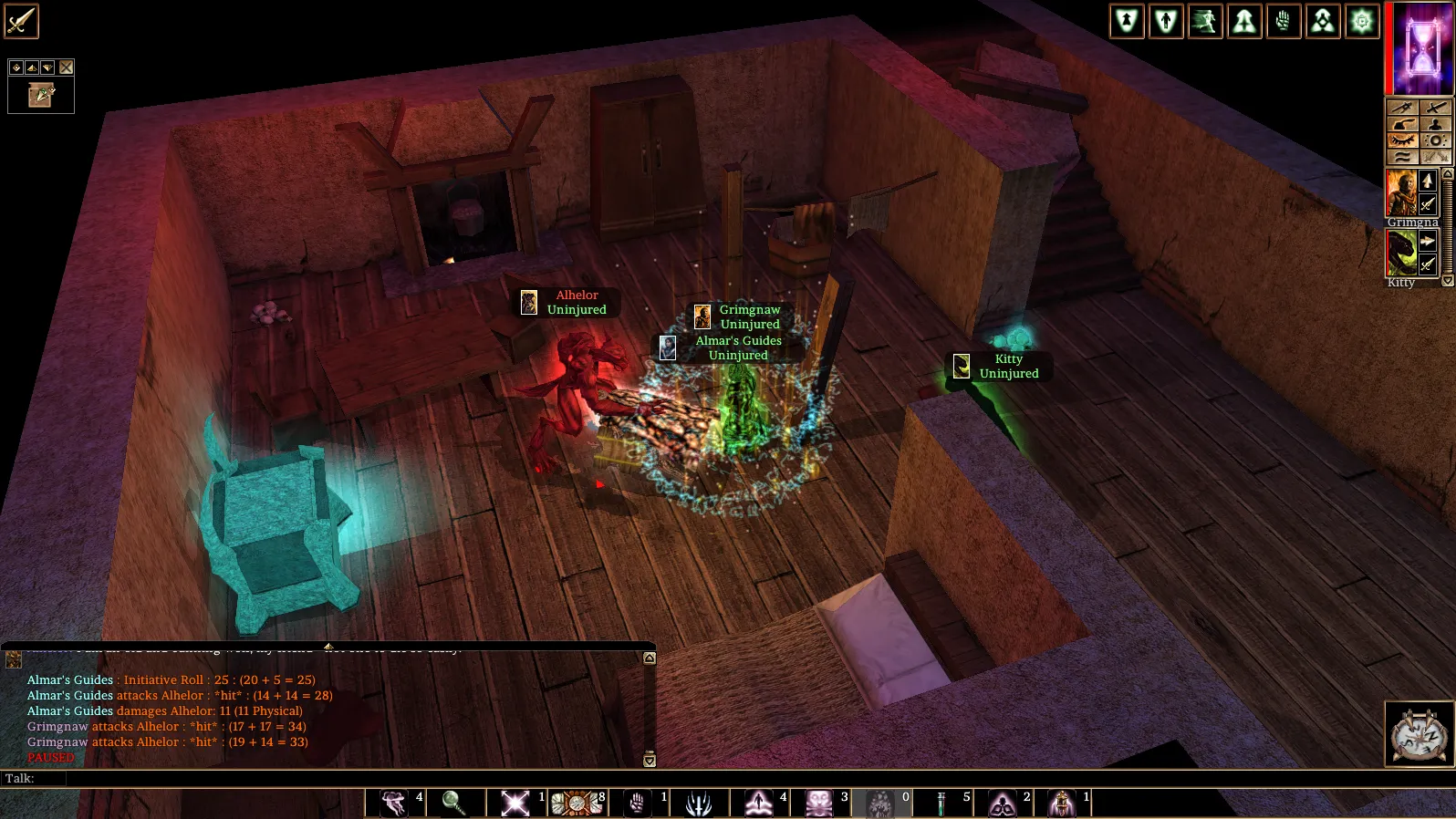Activate the open hand mode icon
The width and height of the screenshot is (1456, 819).
pos(1284,21)
